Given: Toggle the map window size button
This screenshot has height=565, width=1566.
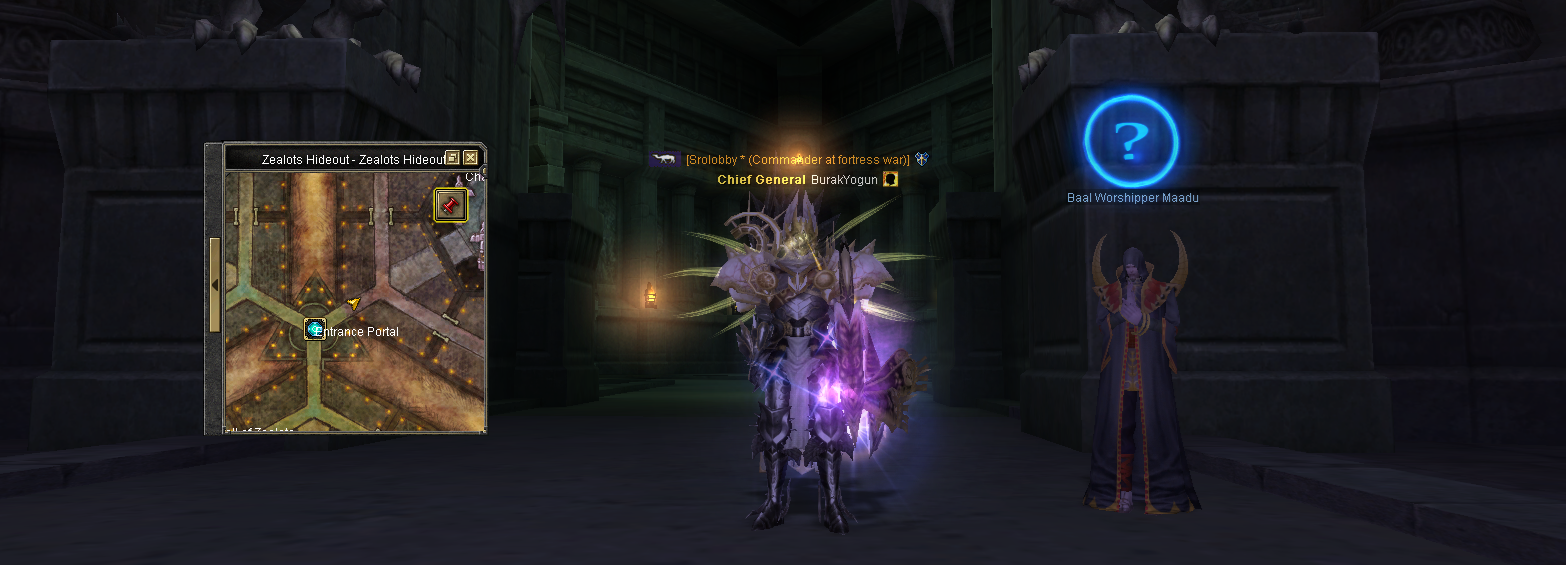Looking at the screenshot, I should point(452,158).
